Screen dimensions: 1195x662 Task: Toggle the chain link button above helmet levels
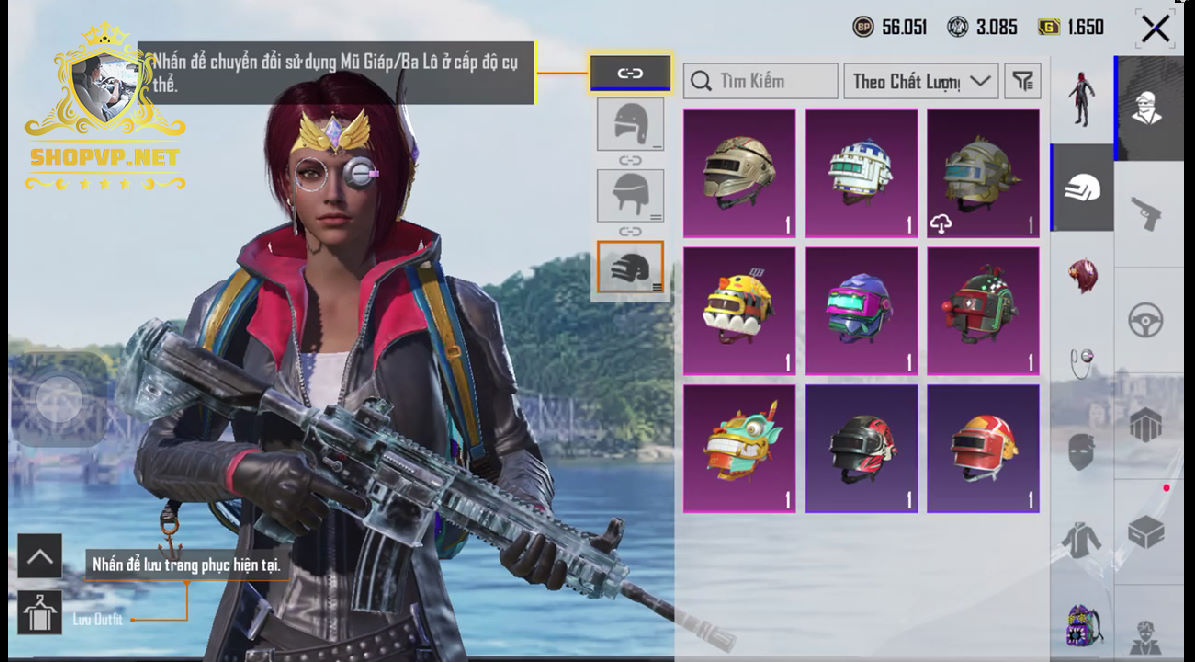coord(630,73)
